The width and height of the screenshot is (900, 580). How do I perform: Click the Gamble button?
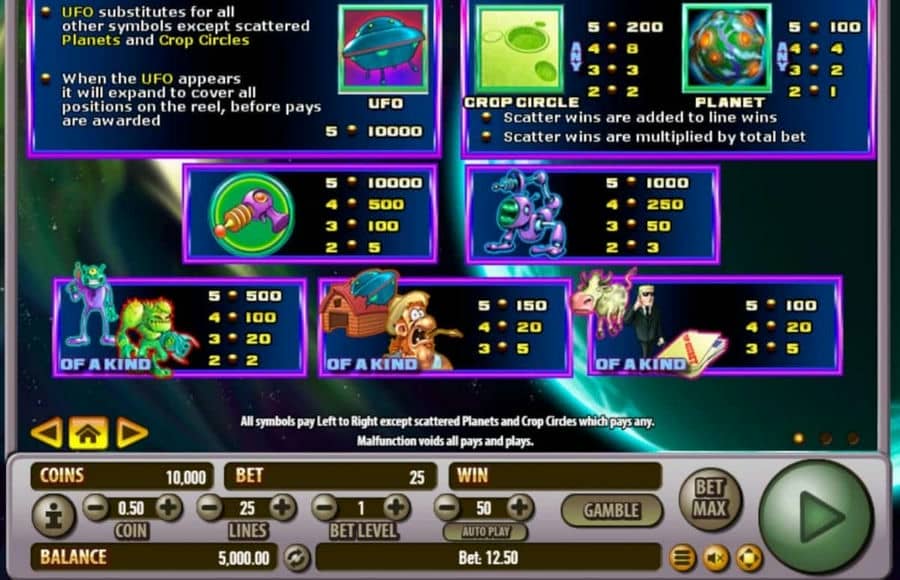(611, 510)
